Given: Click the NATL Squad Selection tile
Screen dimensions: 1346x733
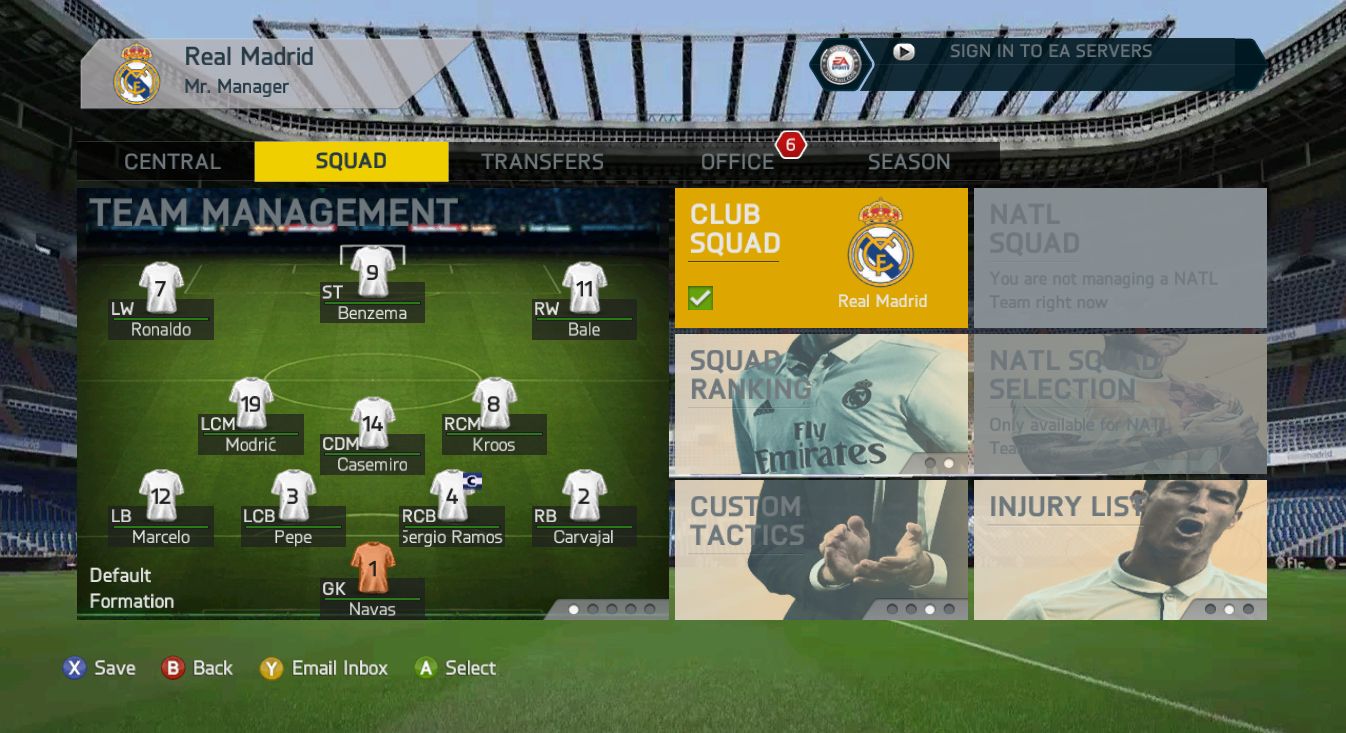Looking at the screenshot, I should (1120, 404).
